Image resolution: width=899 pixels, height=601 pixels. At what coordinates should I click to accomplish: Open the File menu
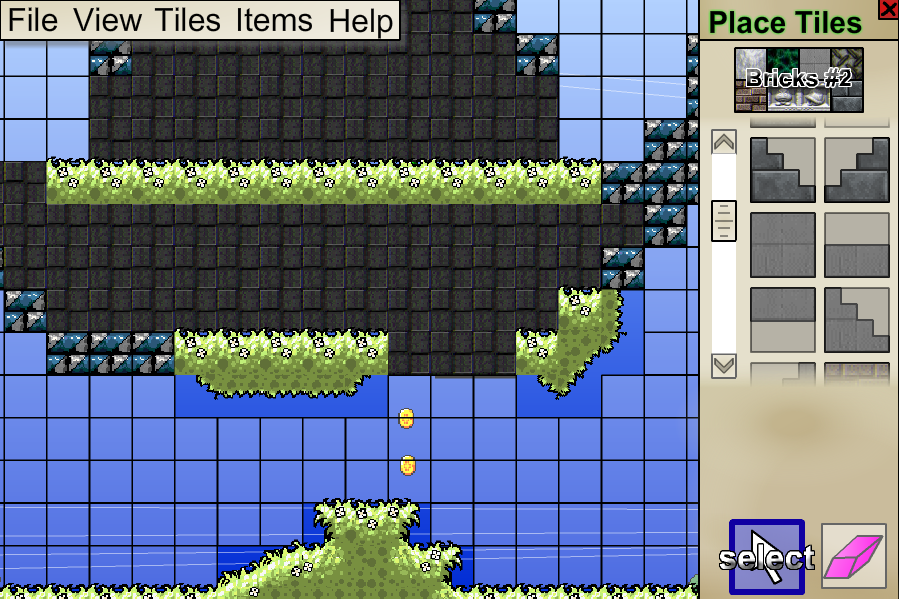34,21
